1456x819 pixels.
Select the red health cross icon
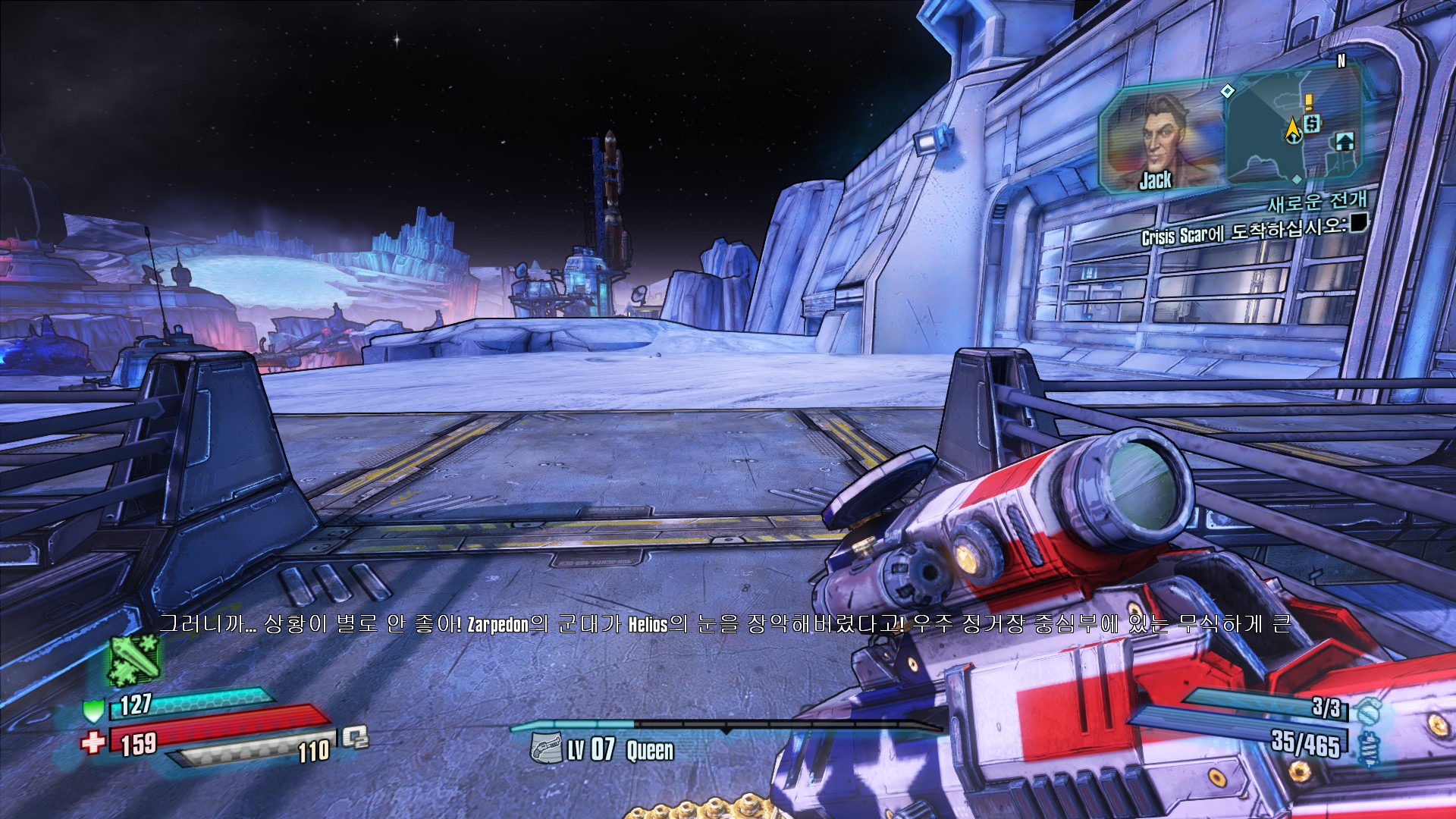point(93,742)
